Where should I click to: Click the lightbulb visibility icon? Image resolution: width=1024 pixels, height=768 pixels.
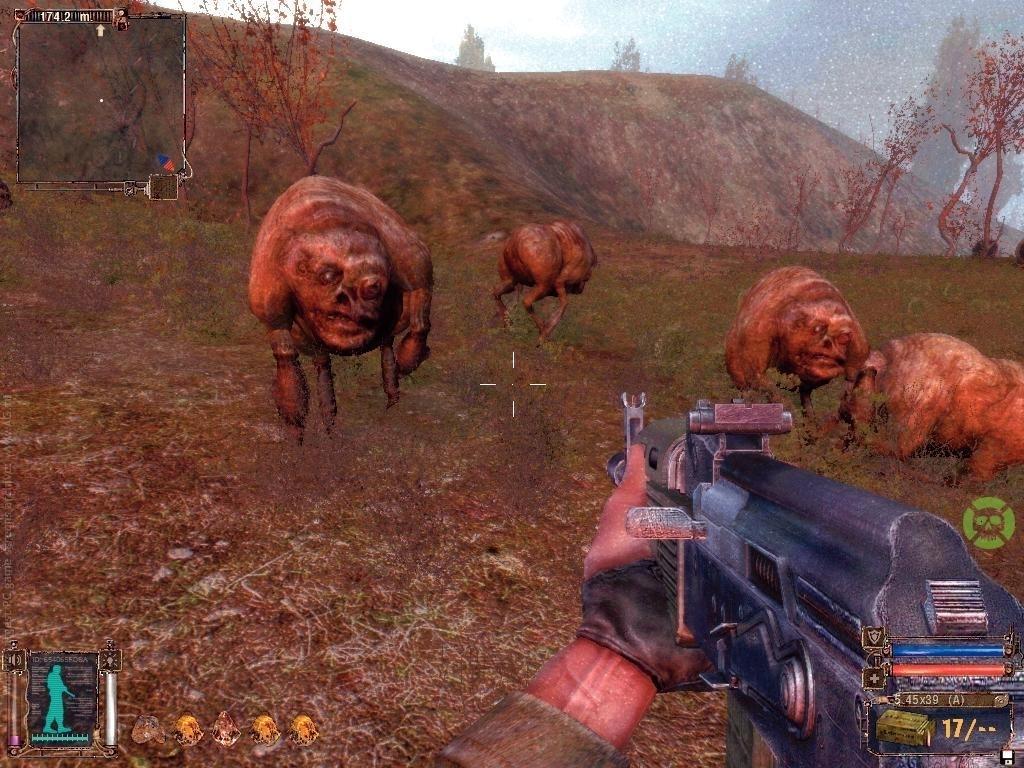tap(111, 660)
